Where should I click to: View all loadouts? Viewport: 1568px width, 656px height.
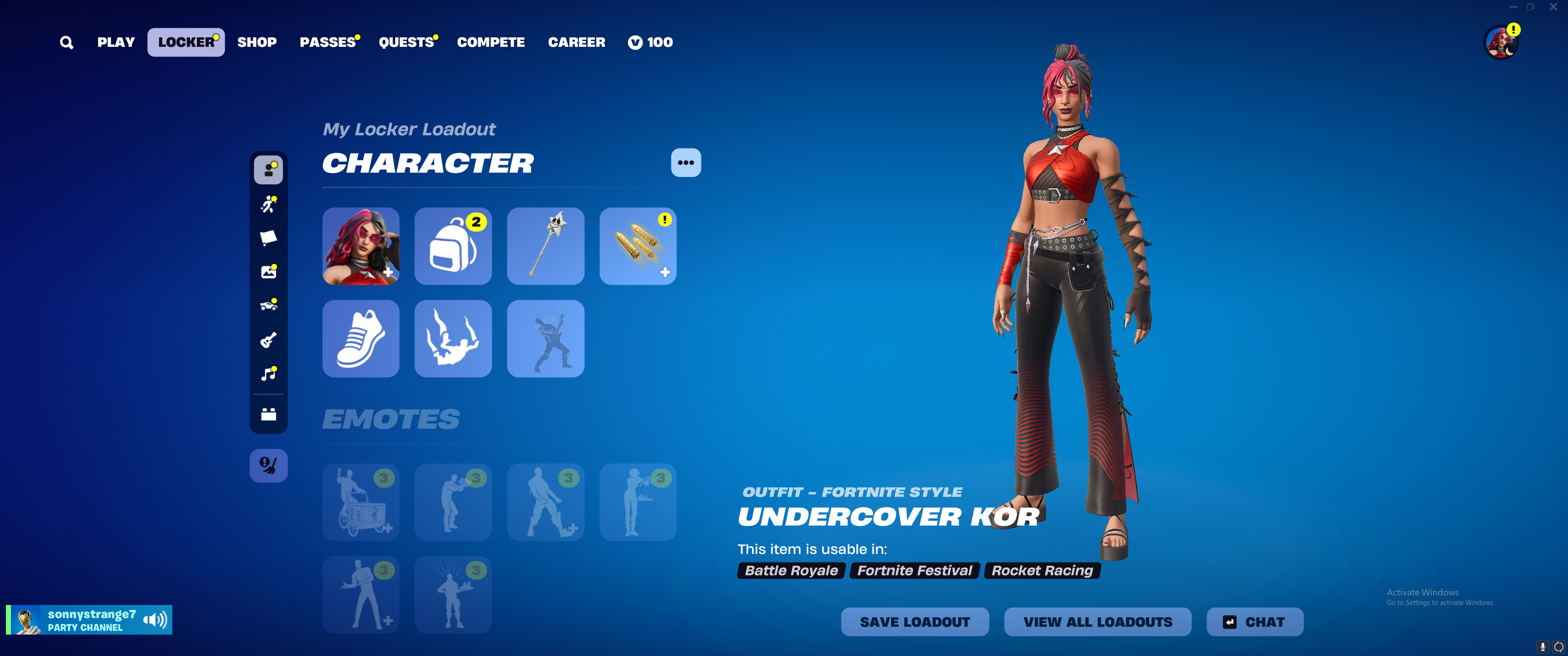(1098, 622)
